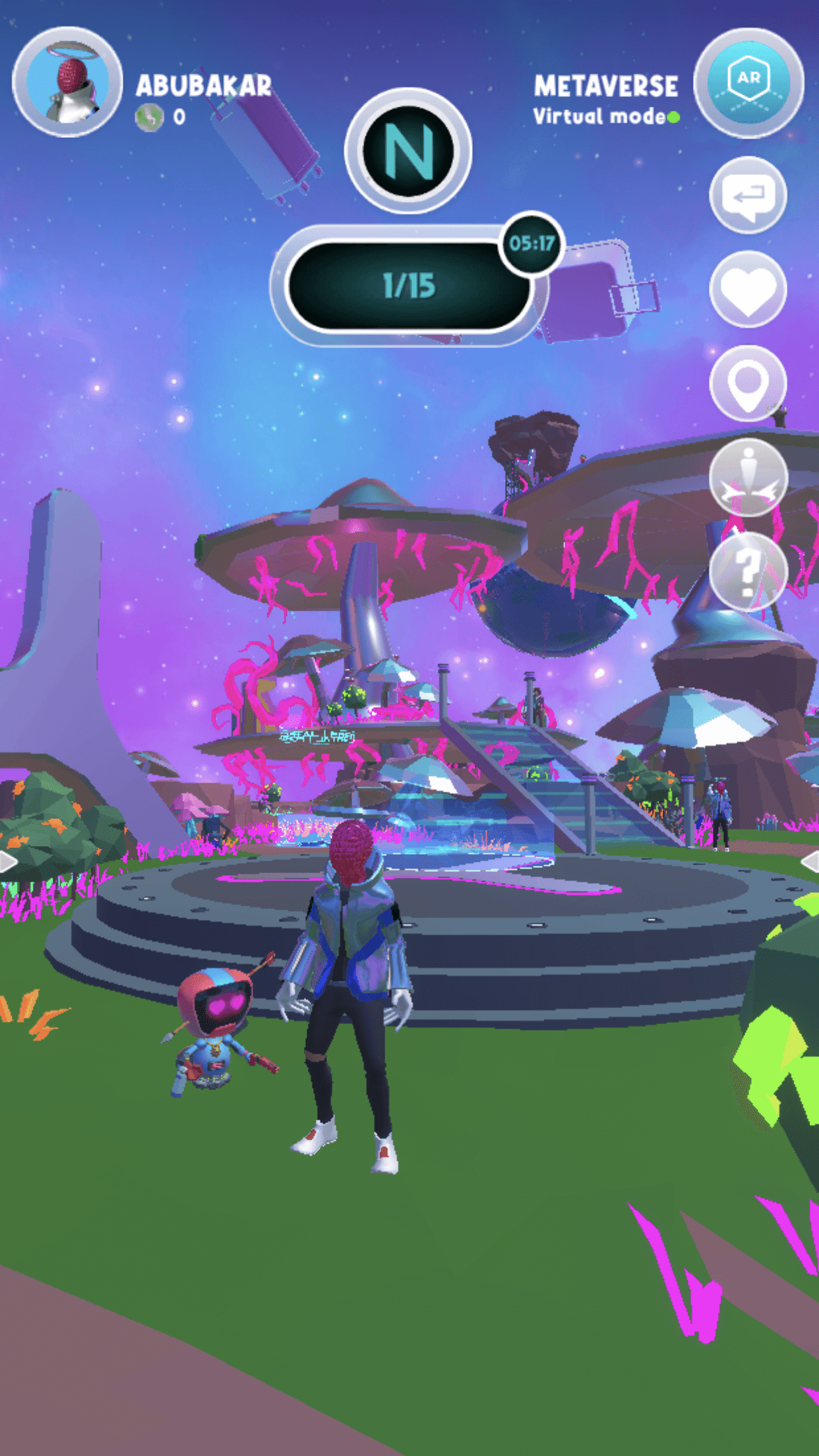Image resolution: width=819 pixels, height=1456 pixels.
Task: Toggle the AR mode button
Action: click(748, 82)
